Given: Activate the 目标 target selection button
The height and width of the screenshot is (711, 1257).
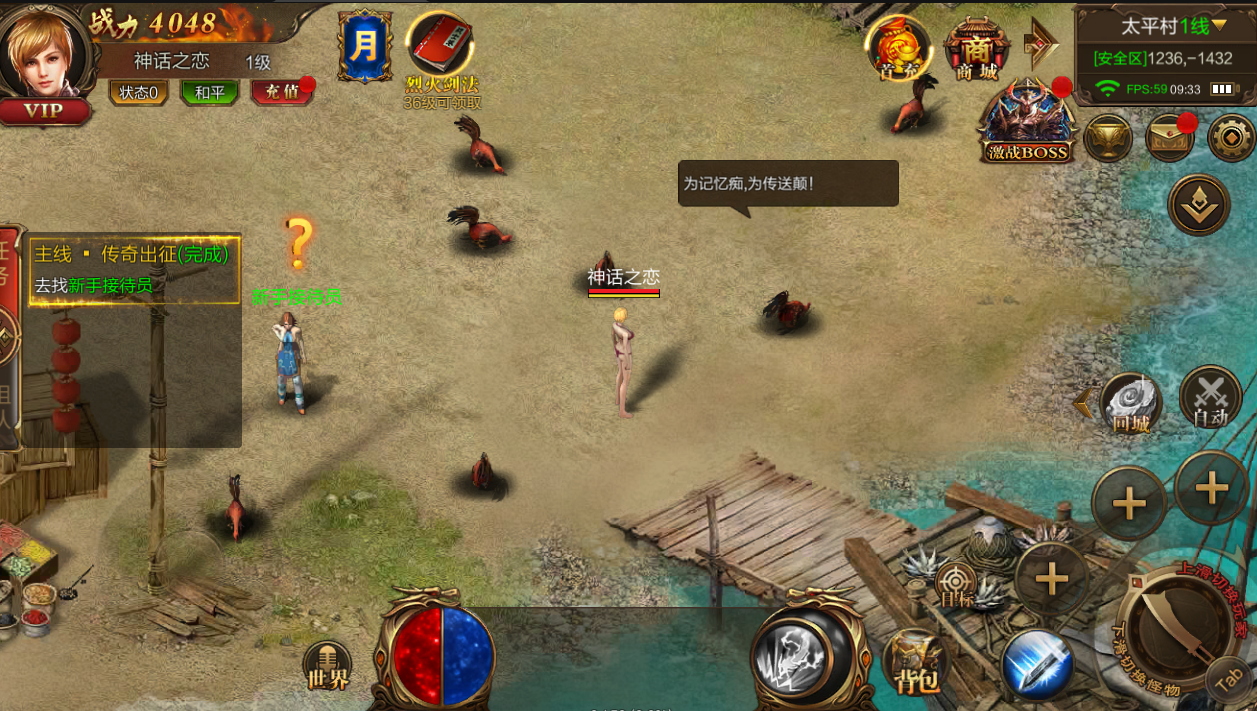Looking at the screenshot, I should click(x=956, y=583).
